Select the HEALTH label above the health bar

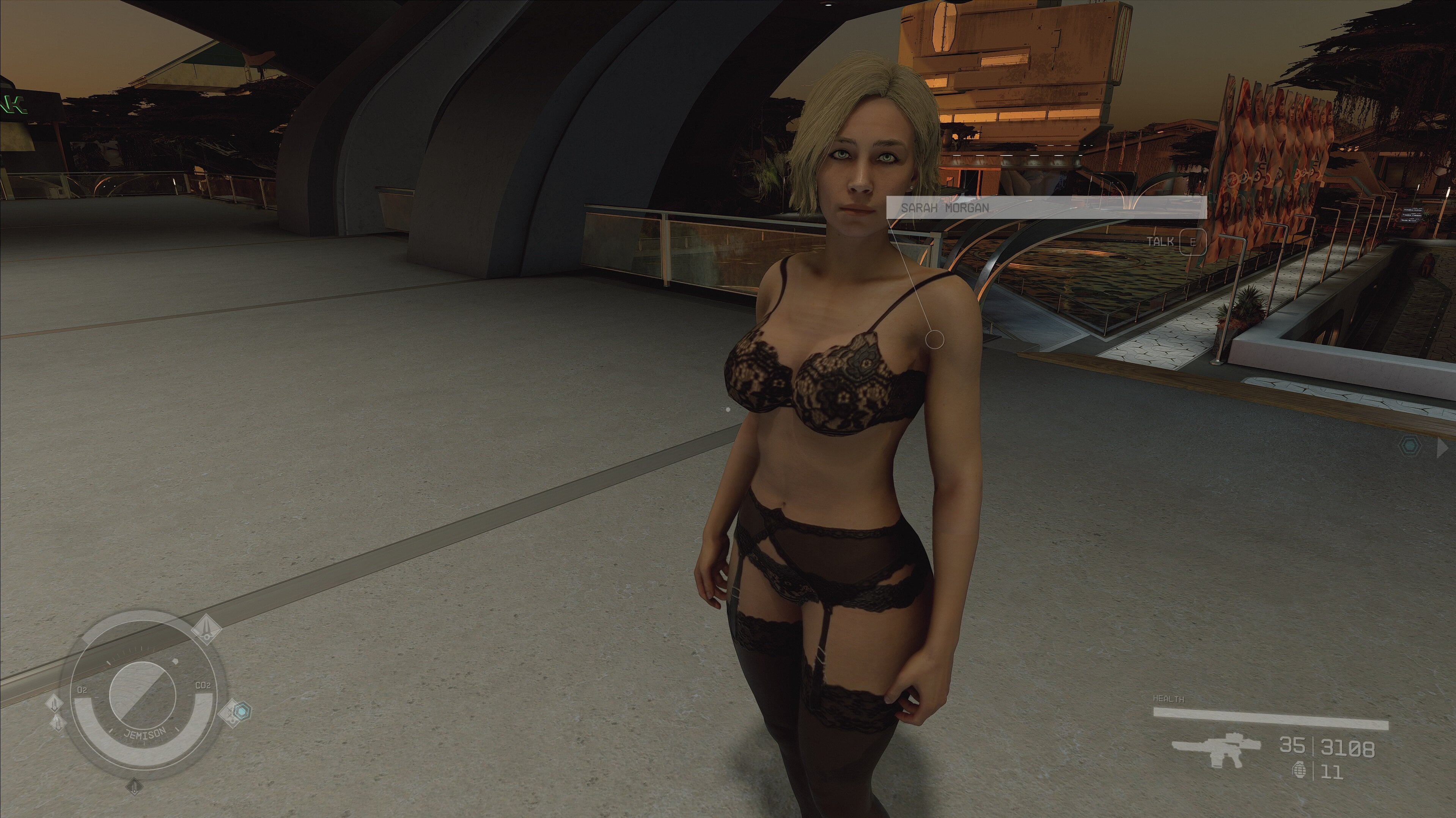pos(1169,699)
